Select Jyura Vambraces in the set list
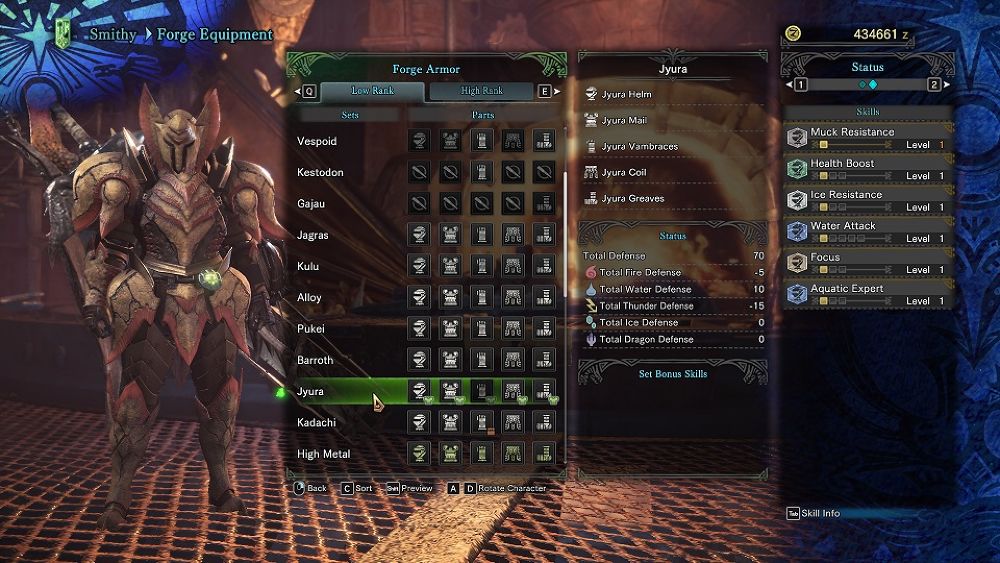Image resolution: width=1000 pixels, height=563 pixels. [639, 147]
